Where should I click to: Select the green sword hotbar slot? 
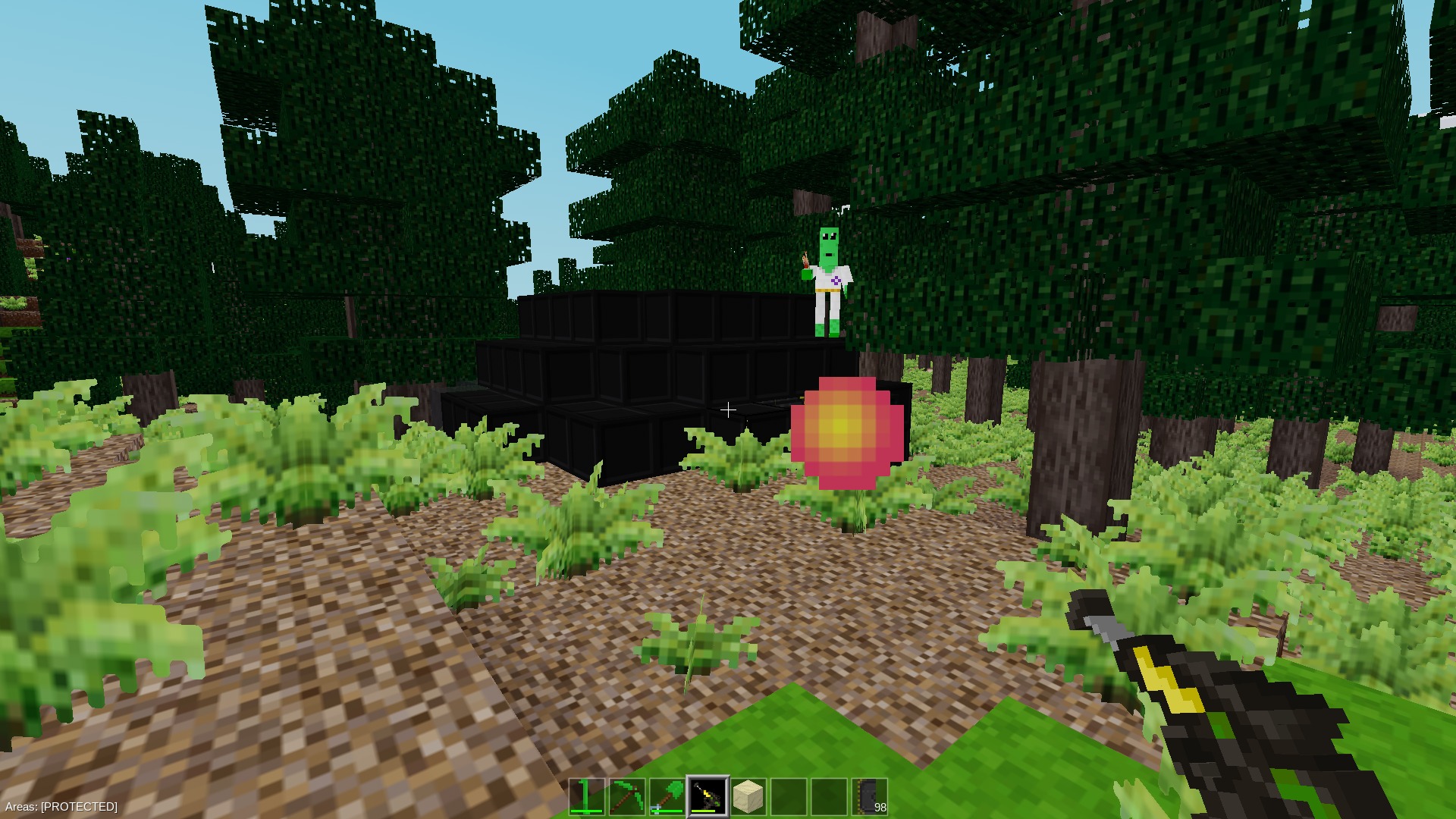[x=587, y=796]
